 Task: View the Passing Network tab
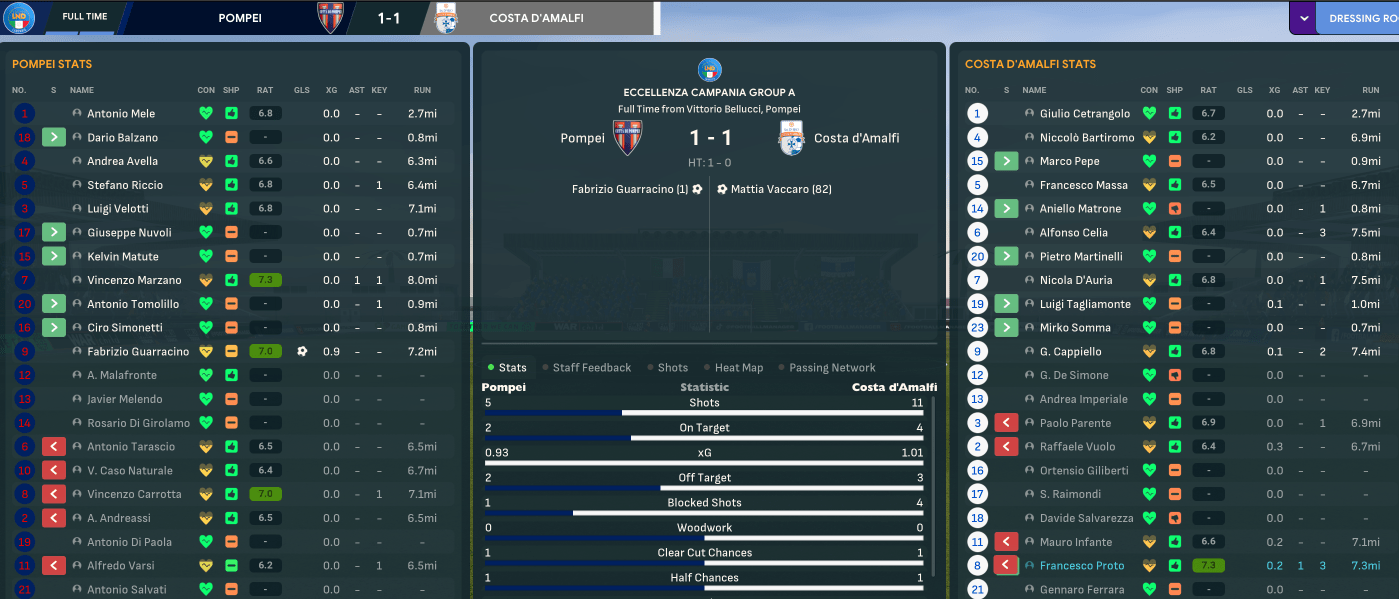pos(831,368)
